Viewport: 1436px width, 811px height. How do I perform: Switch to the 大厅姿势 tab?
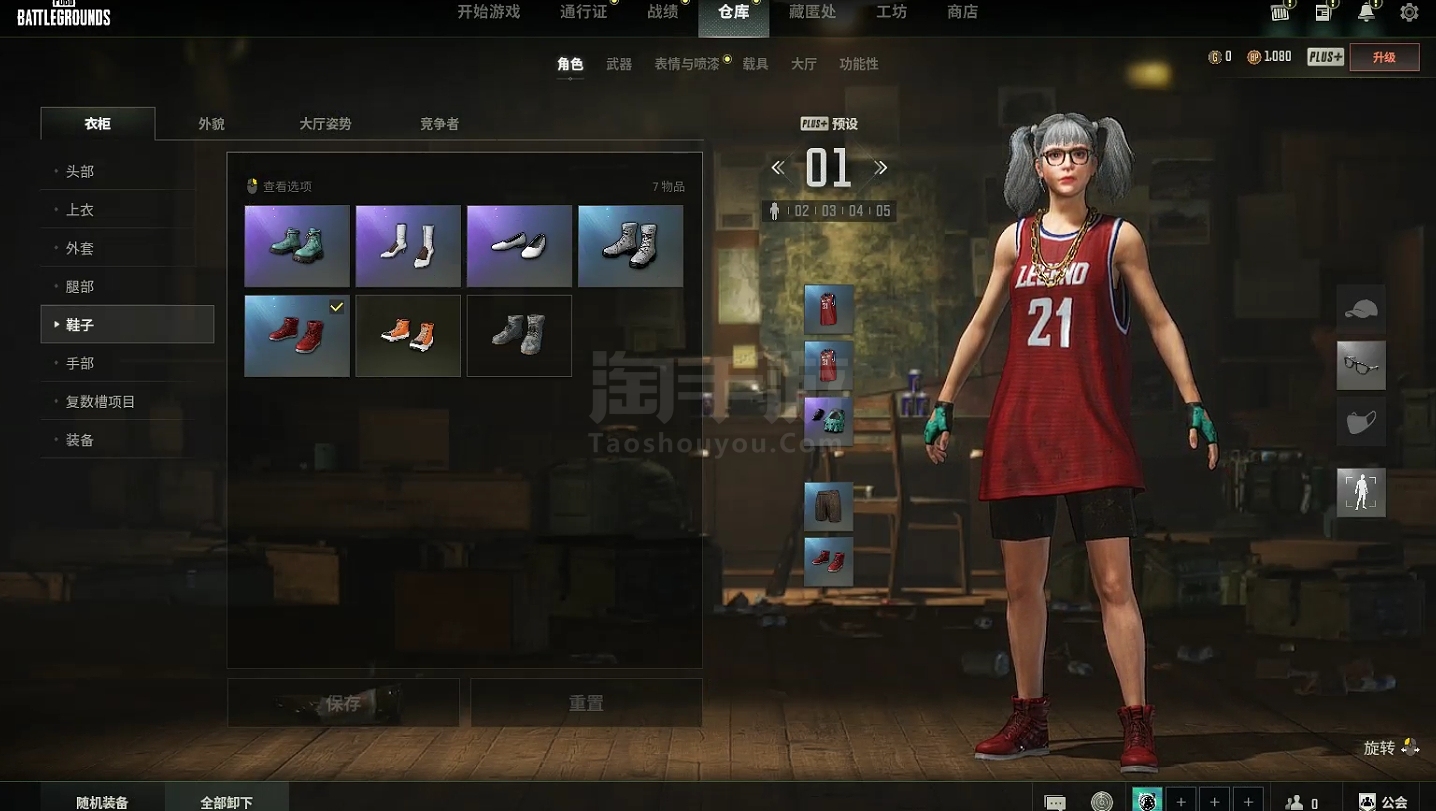point(325,124)
